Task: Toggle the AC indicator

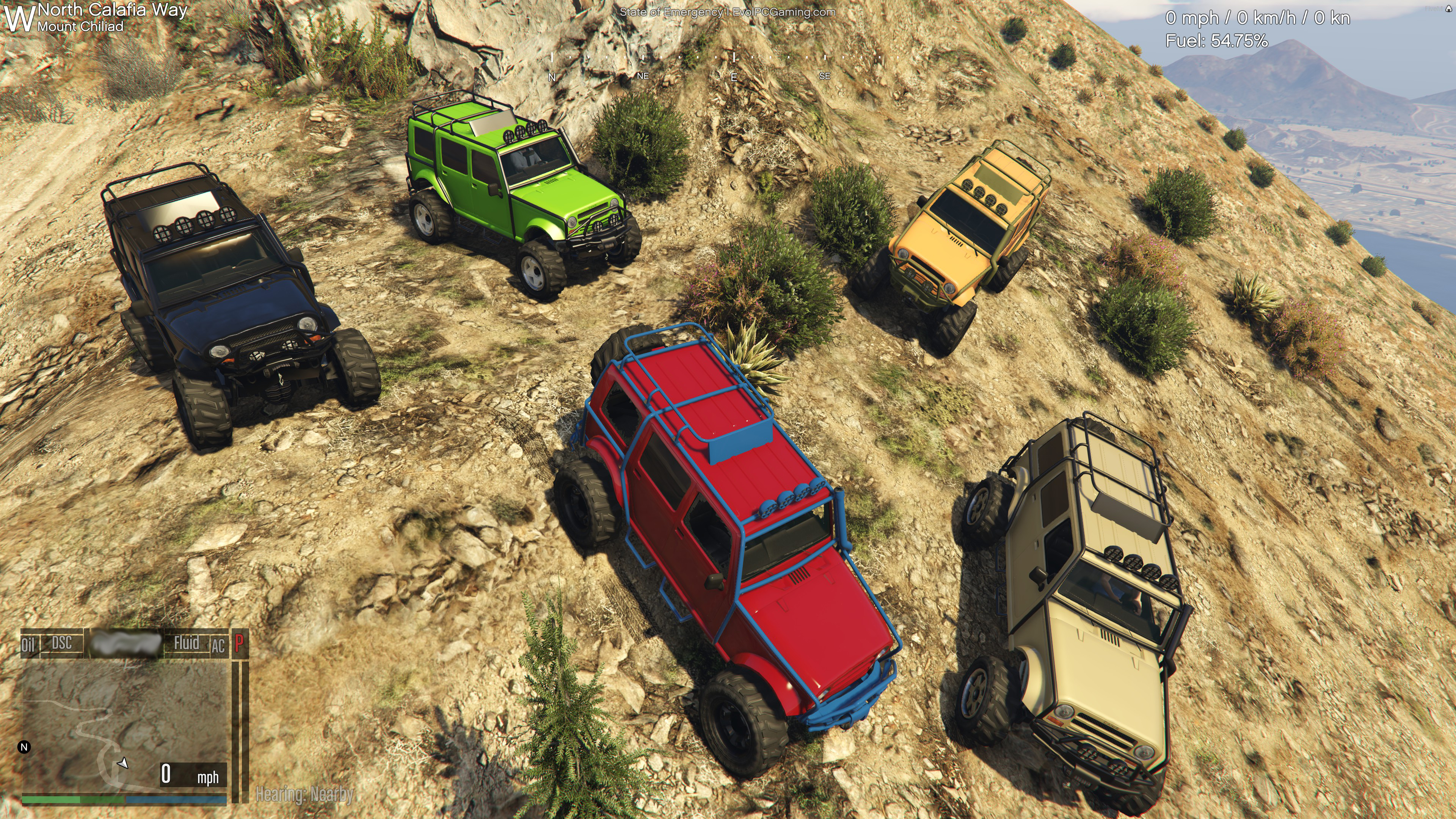Action: coord(218,645)
